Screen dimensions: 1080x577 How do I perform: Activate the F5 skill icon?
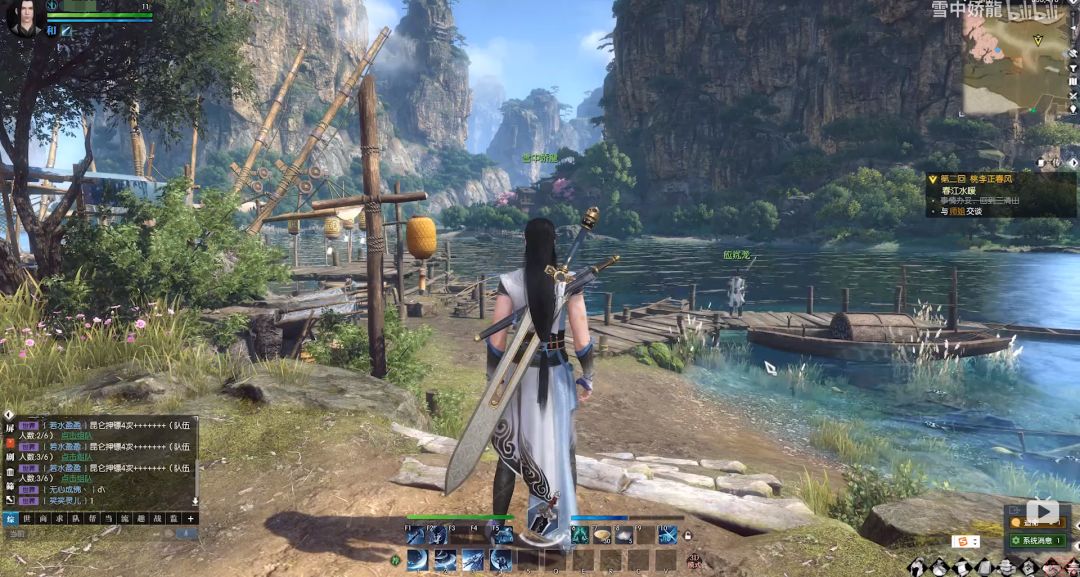[504, 536]
